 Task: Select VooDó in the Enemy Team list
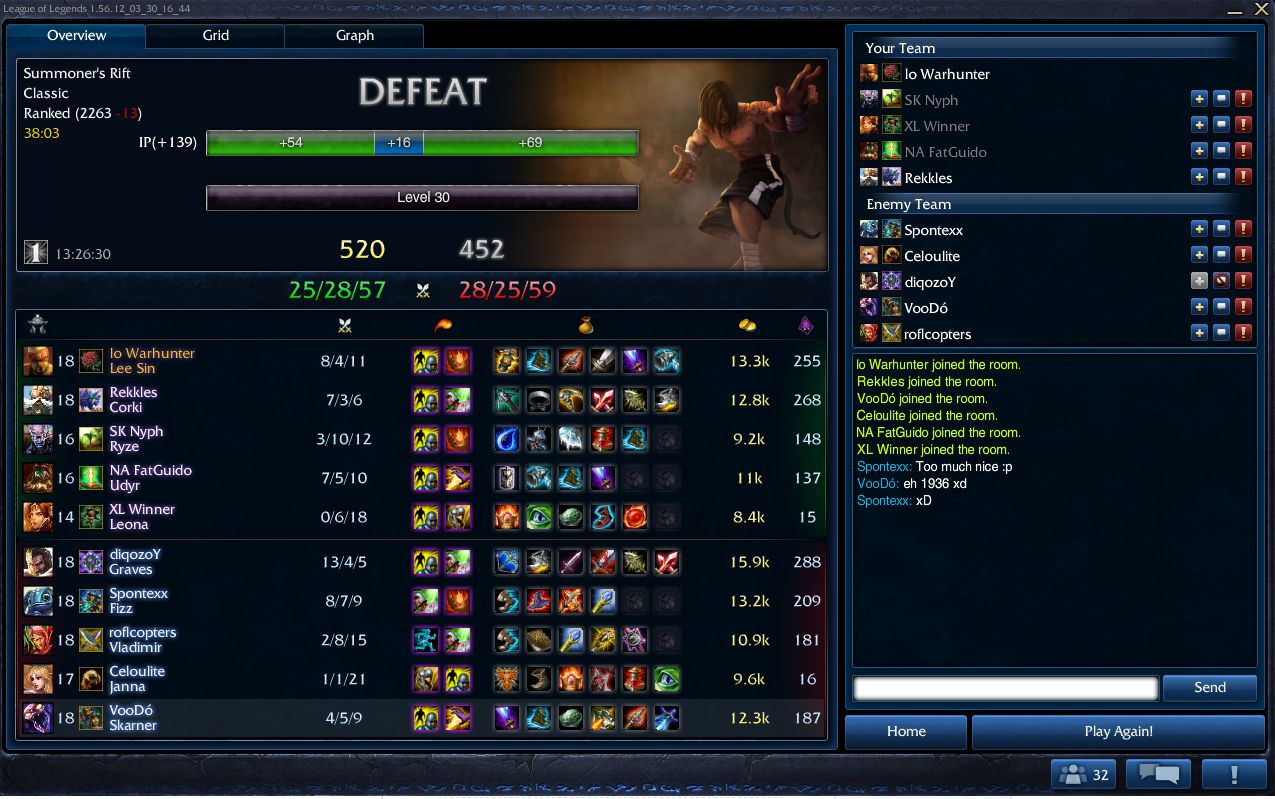point(926,308)
